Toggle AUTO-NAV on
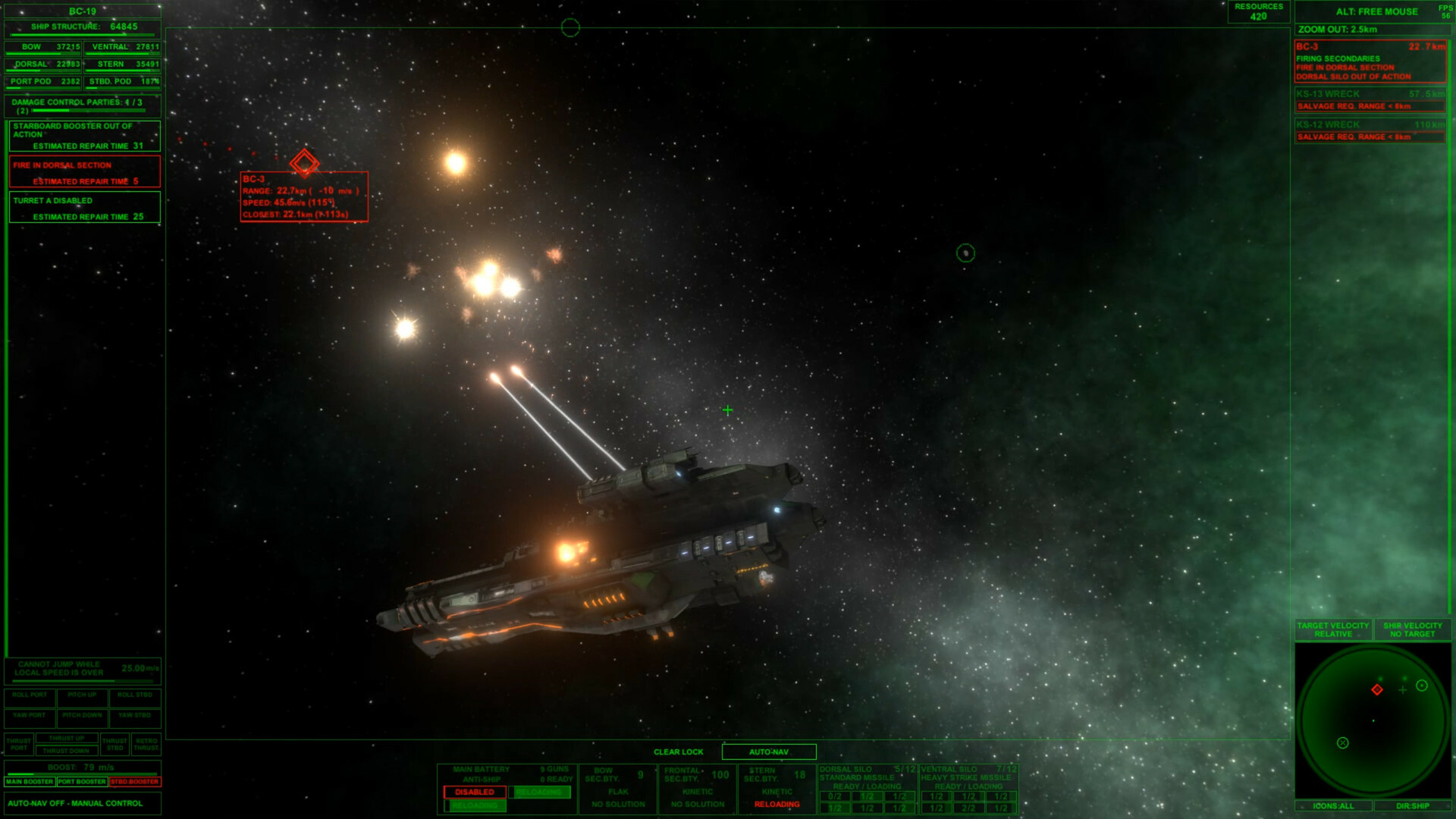Viewport: 1456px width, 819px height. click(x=770, y=752)
